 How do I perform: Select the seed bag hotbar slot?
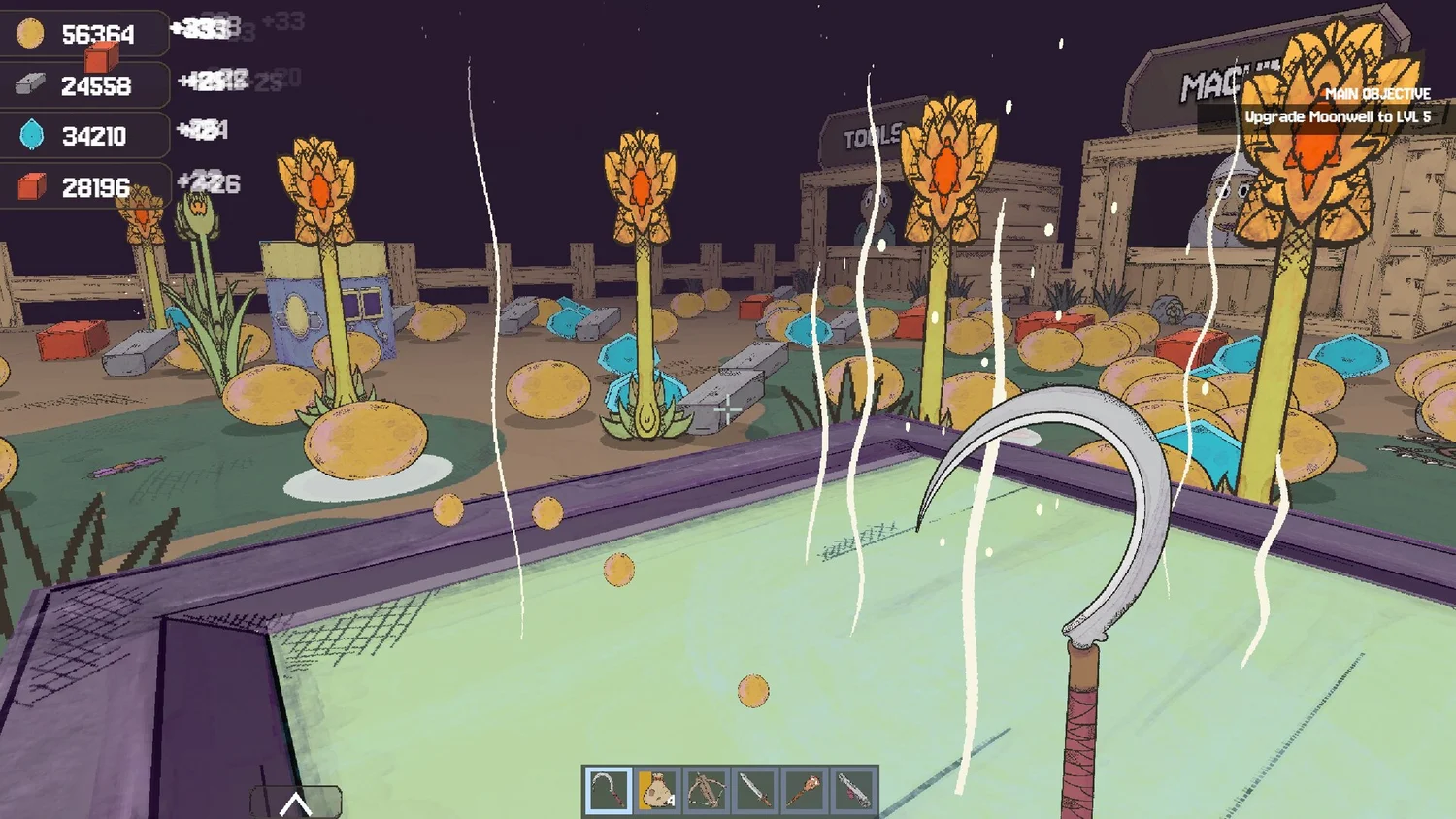[x=657, y=790]
